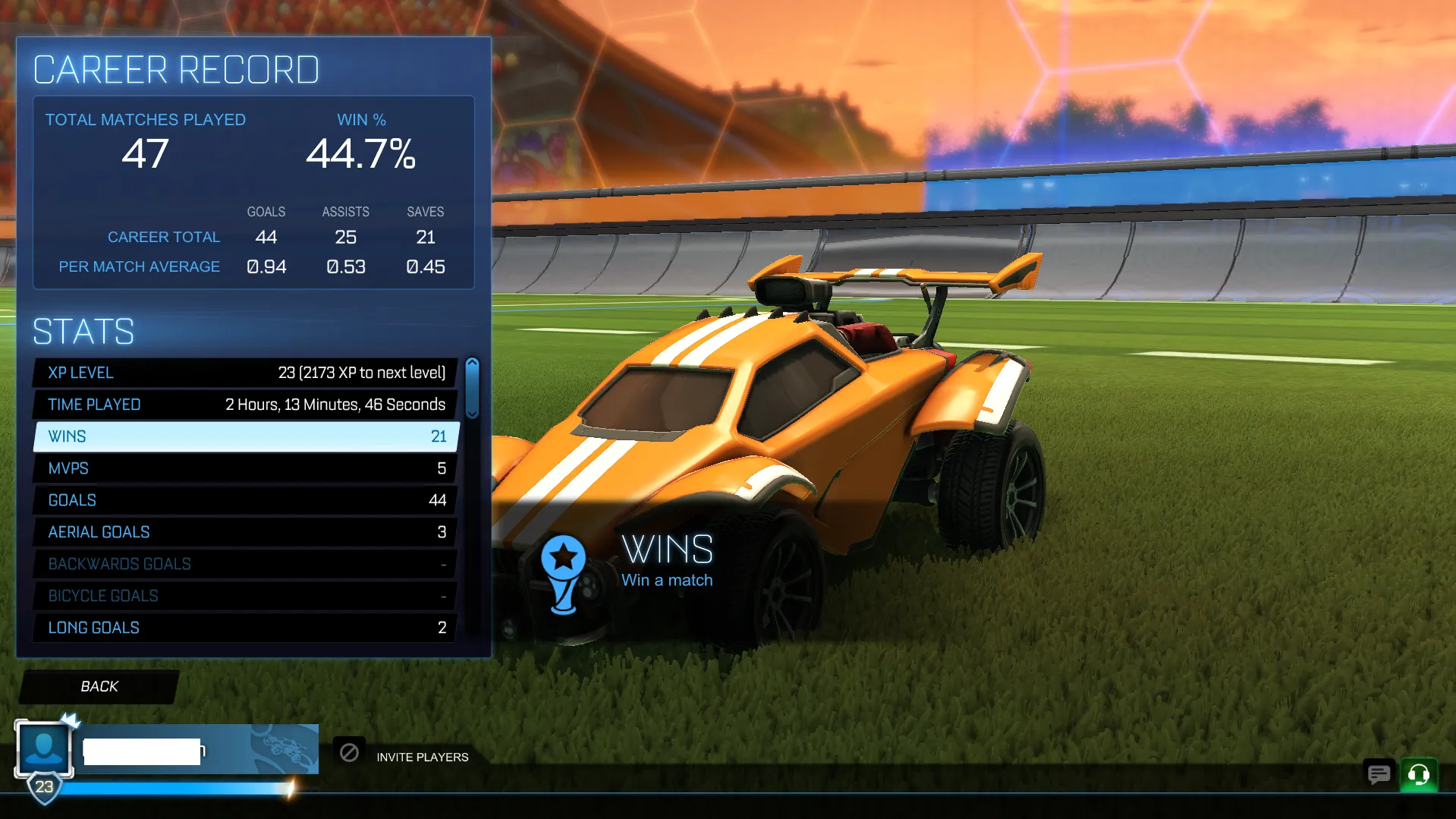The image size is (1456, 819).
Task: Select the LONG GOALS stat row
Action: pos(243,627)
